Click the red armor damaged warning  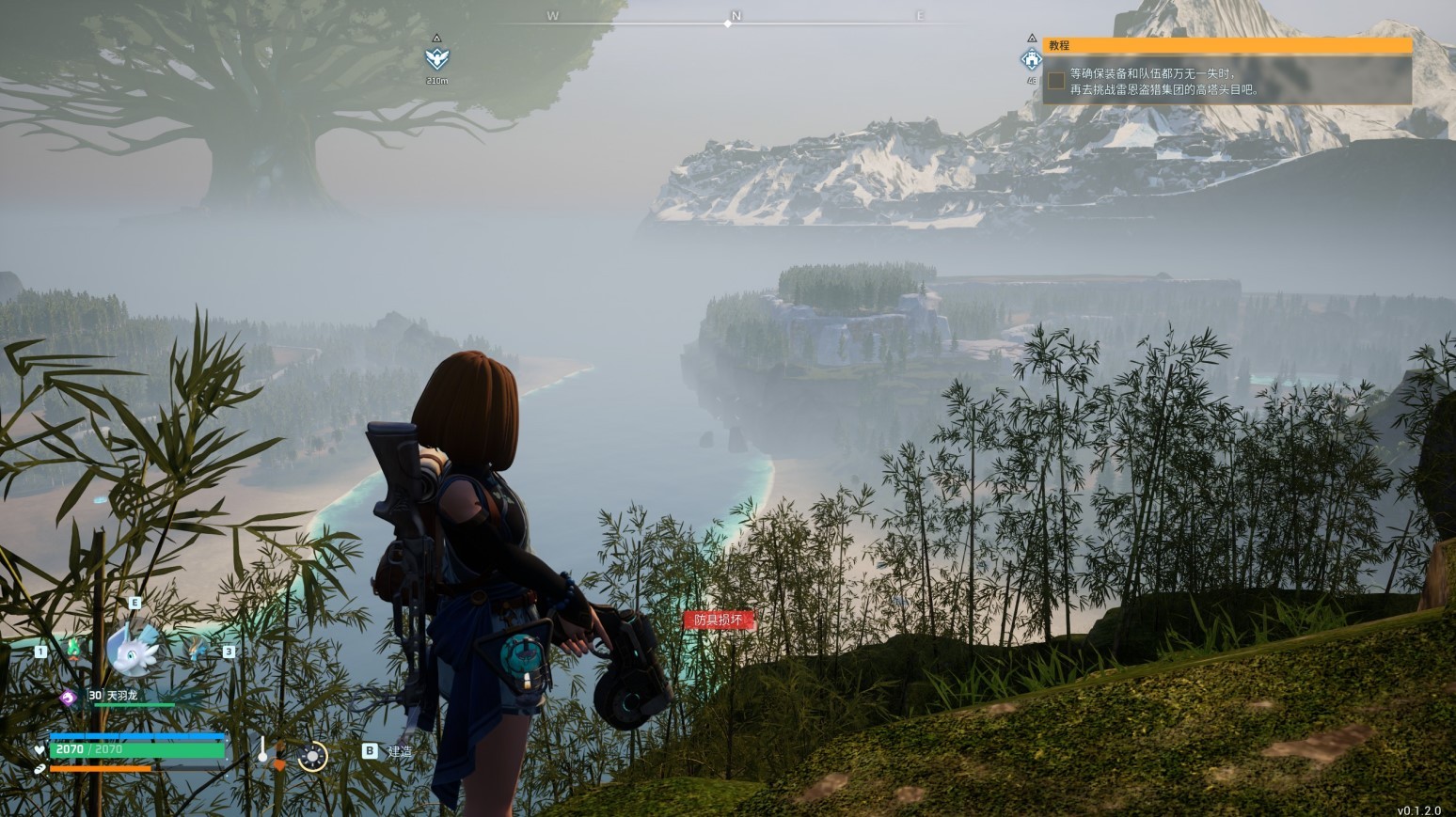(x=718, y=620)
